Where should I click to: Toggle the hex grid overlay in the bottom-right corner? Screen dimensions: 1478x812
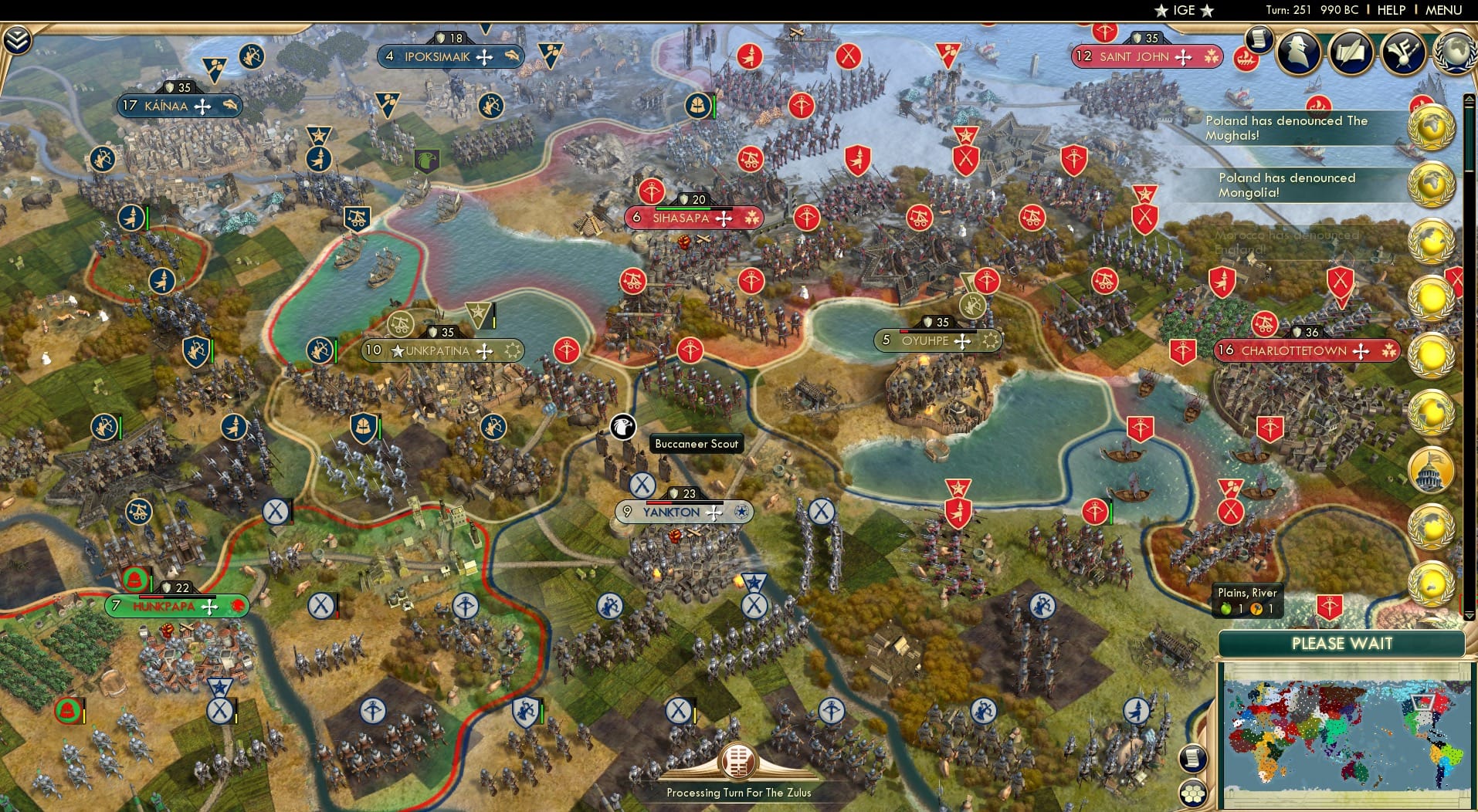[x=1194, y=792]
